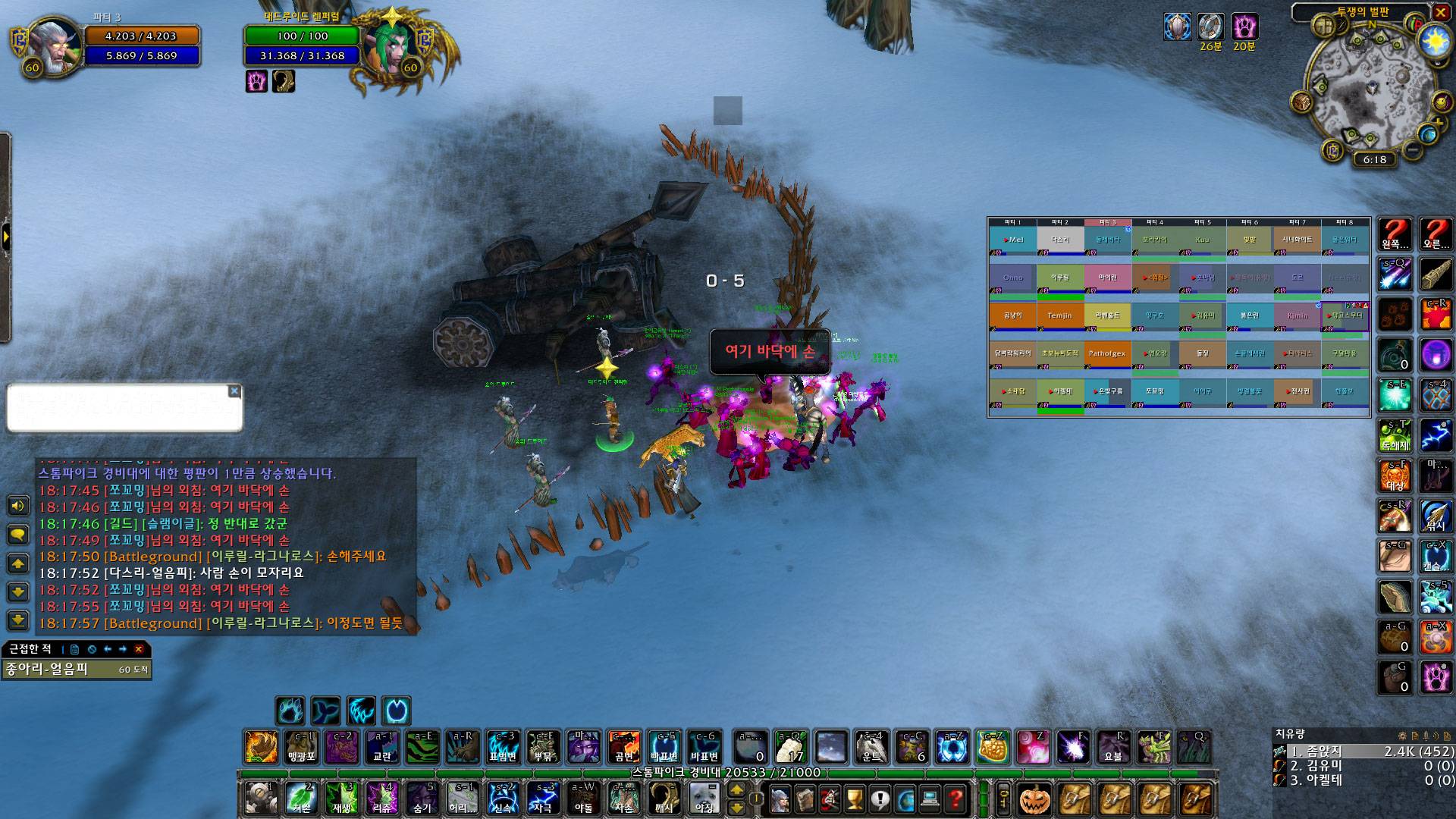Select raid member Temjin in the raid frame
This screenshot has height=819, width=1456.
pos(1059,315)
